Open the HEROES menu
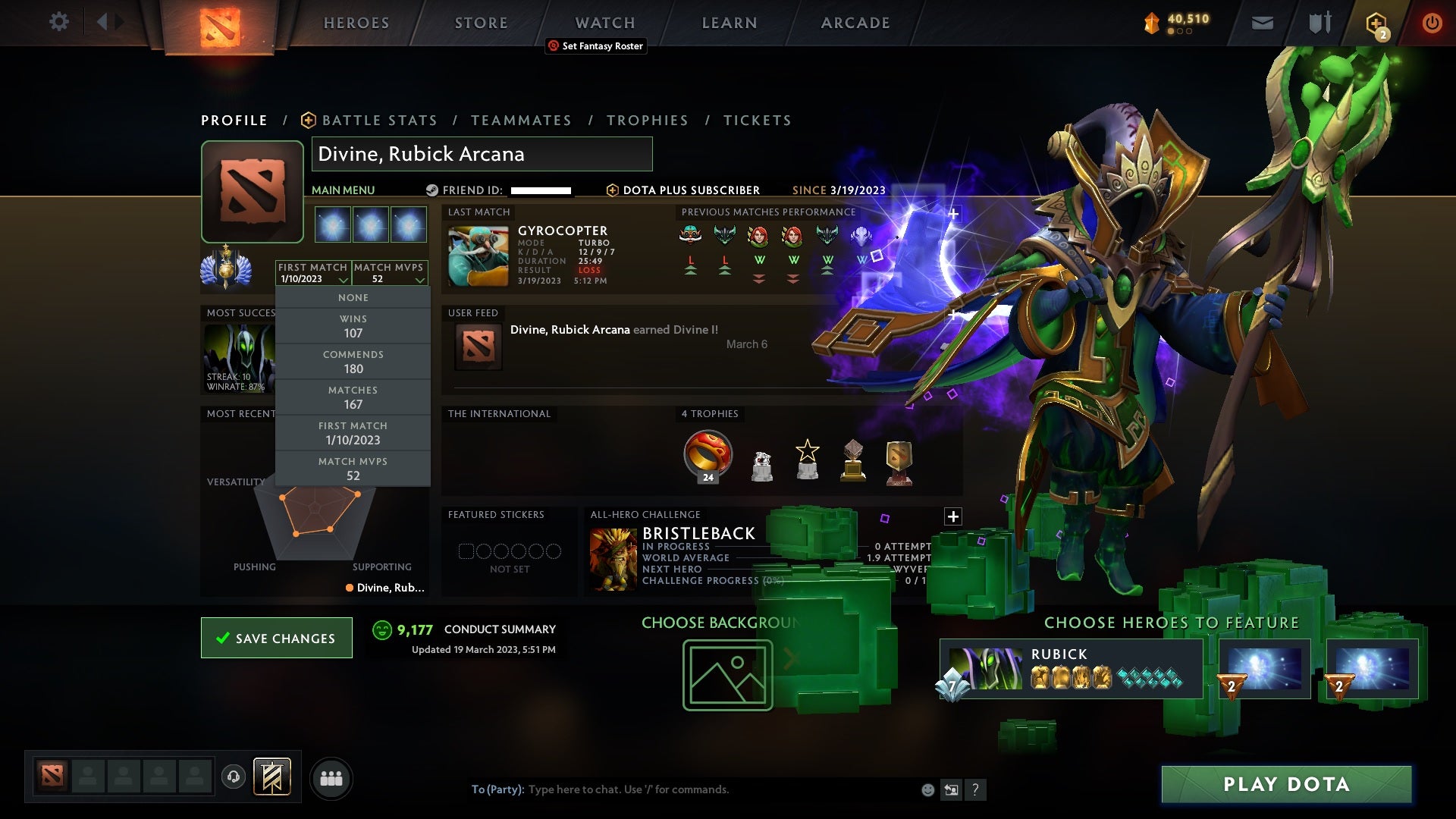Viewport: 1456px width, 819px height. 355,22
